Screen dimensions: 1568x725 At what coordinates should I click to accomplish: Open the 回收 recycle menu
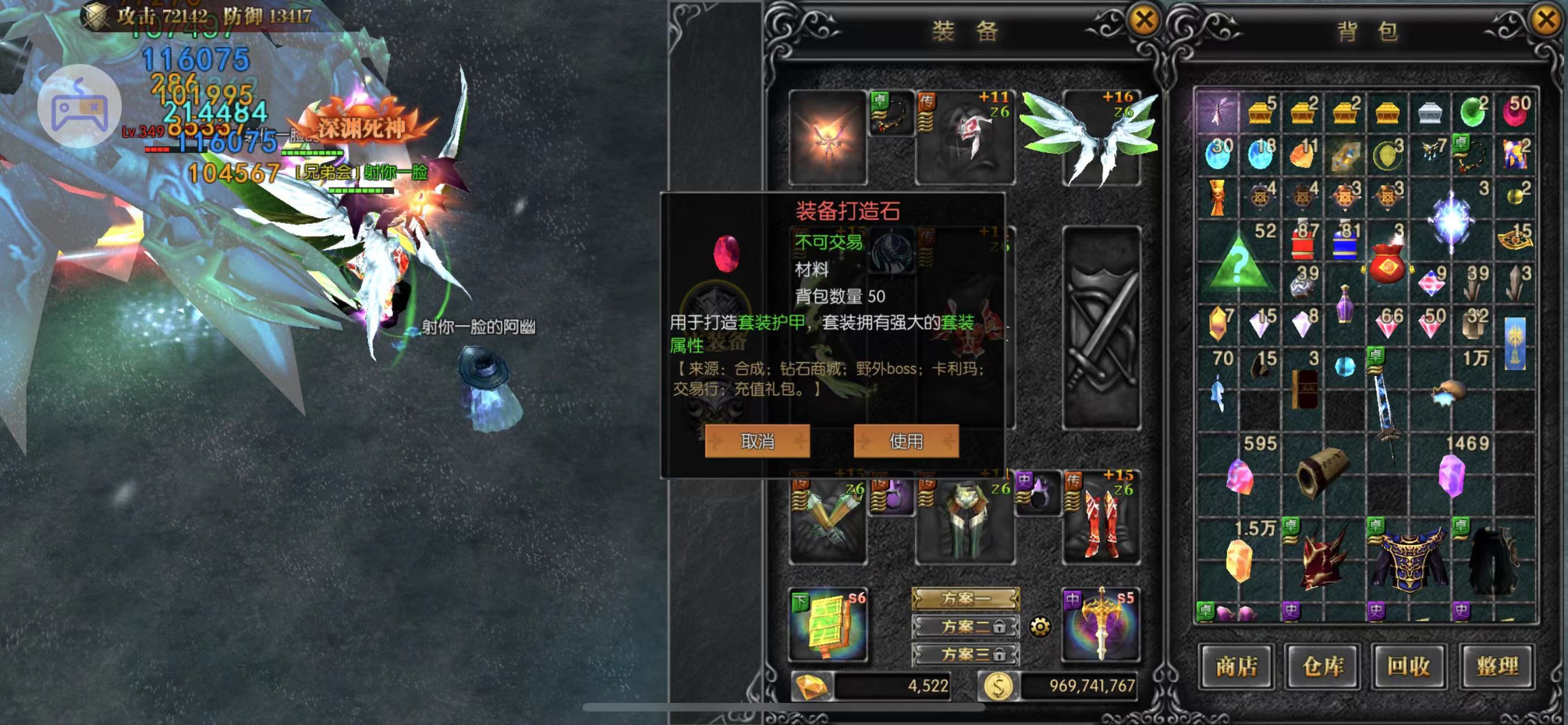[x=1409, y=667]
